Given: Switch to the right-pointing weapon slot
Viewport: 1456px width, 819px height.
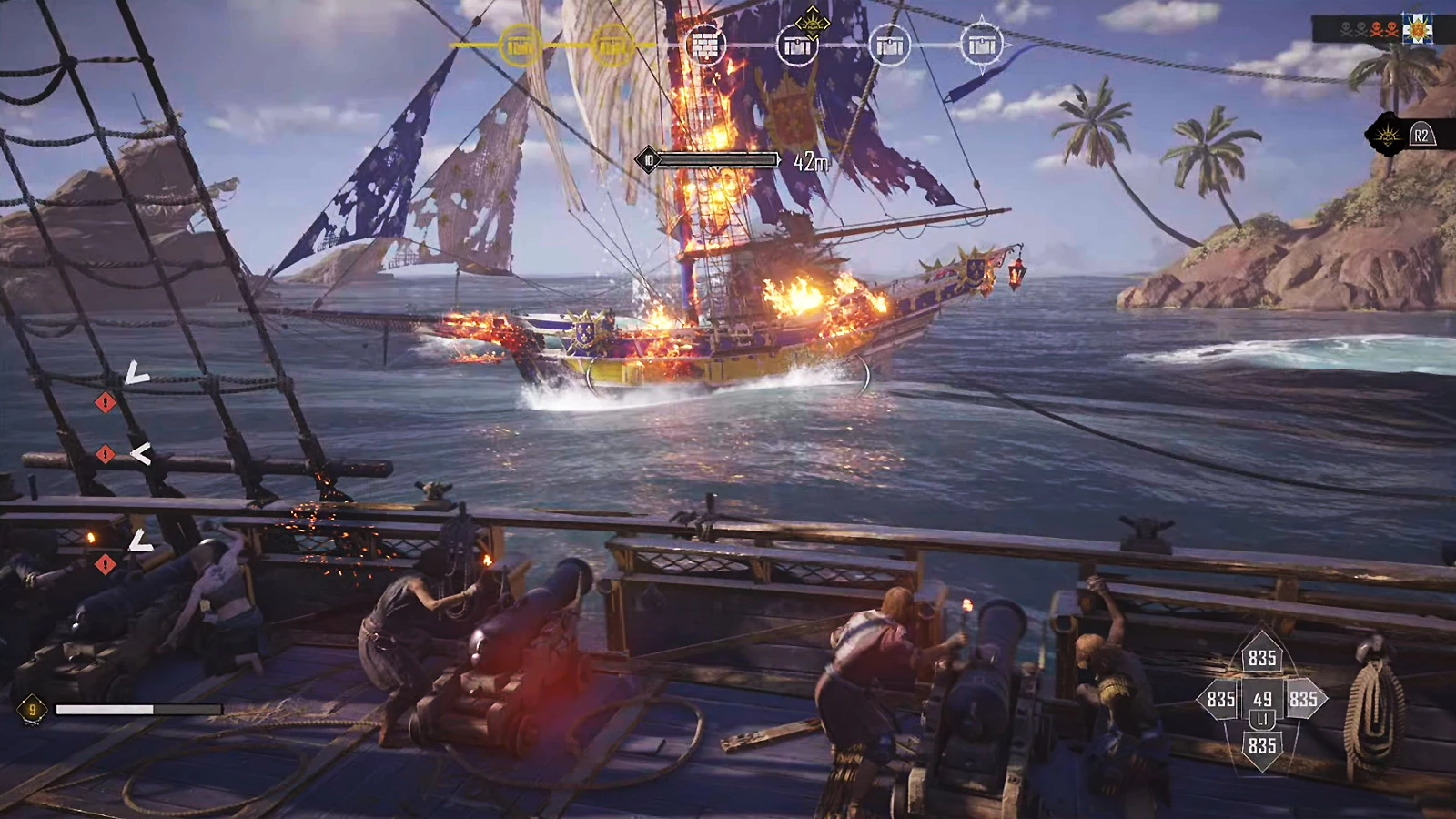Looking at the screenshot, I should pos(1303,699).
